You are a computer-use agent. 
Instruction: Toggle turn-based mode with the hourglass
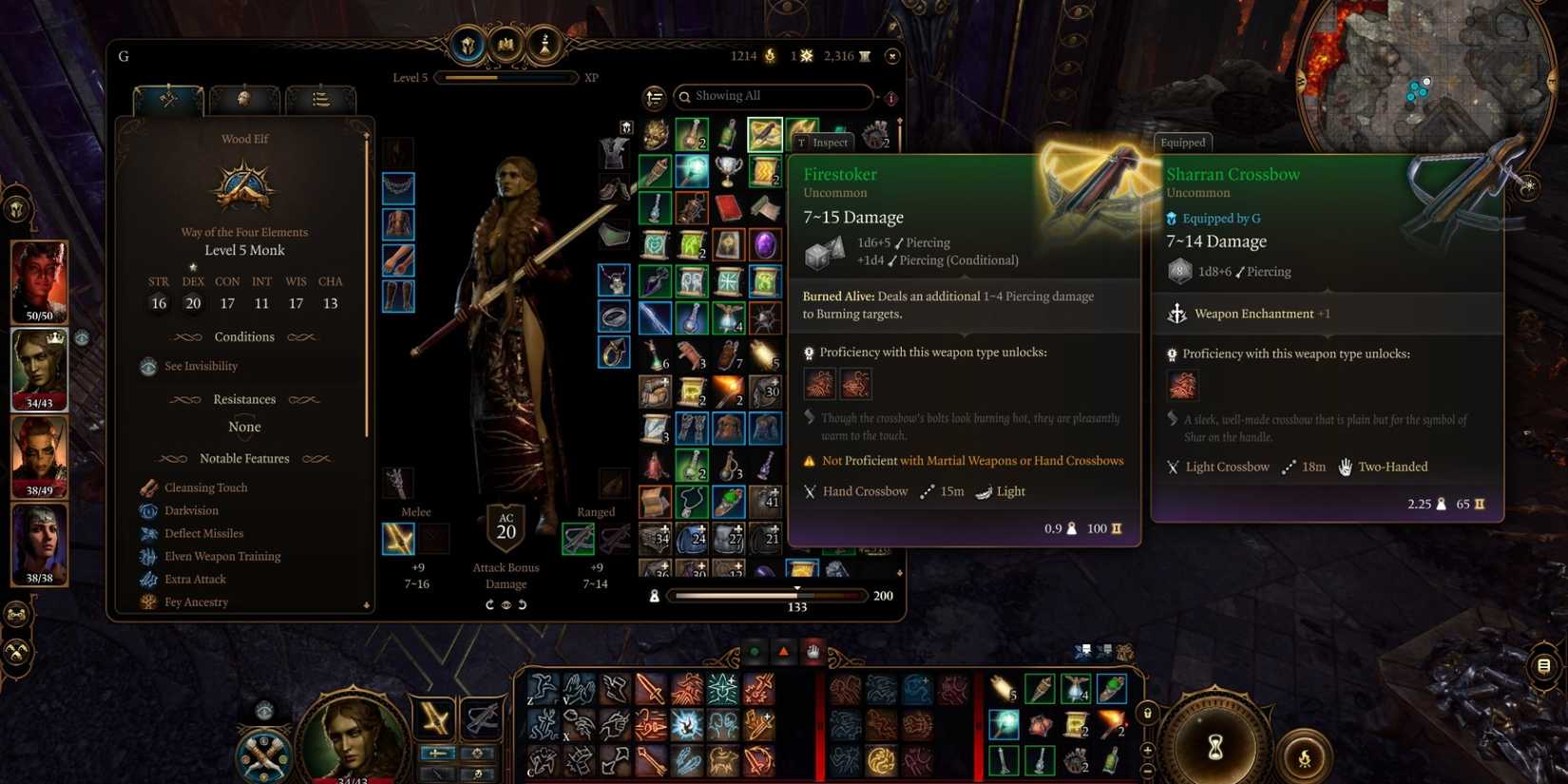click(x=1215, y=745)
